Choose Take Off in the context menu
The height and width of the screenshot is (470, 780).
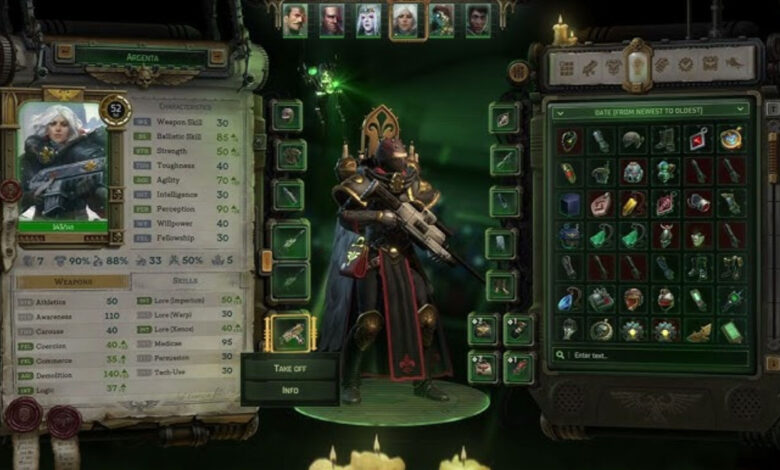point(290,367)
